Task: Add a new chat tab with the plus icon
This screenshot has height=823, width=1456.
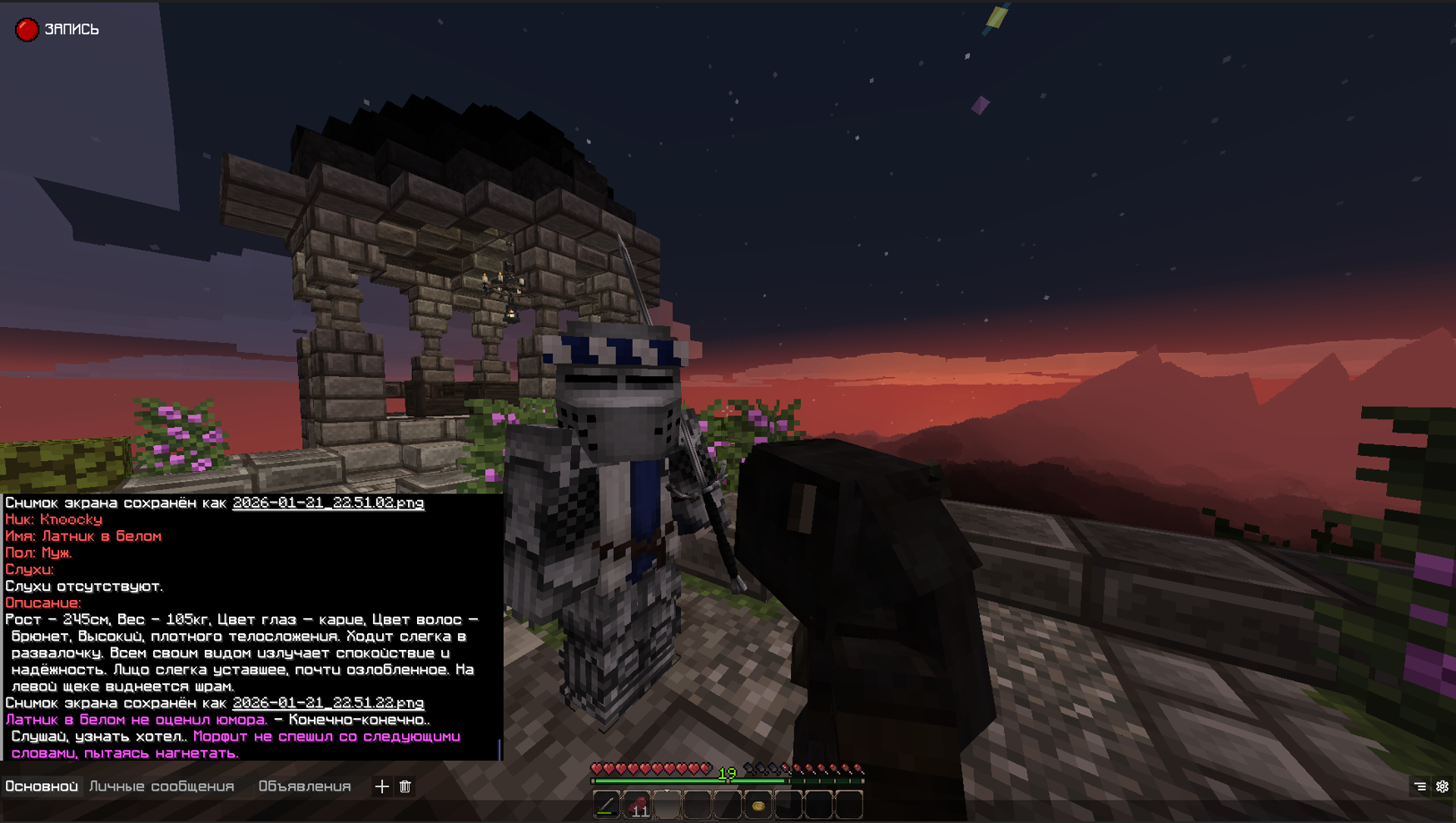Action: pyautogui.click(x=382, y=786)
